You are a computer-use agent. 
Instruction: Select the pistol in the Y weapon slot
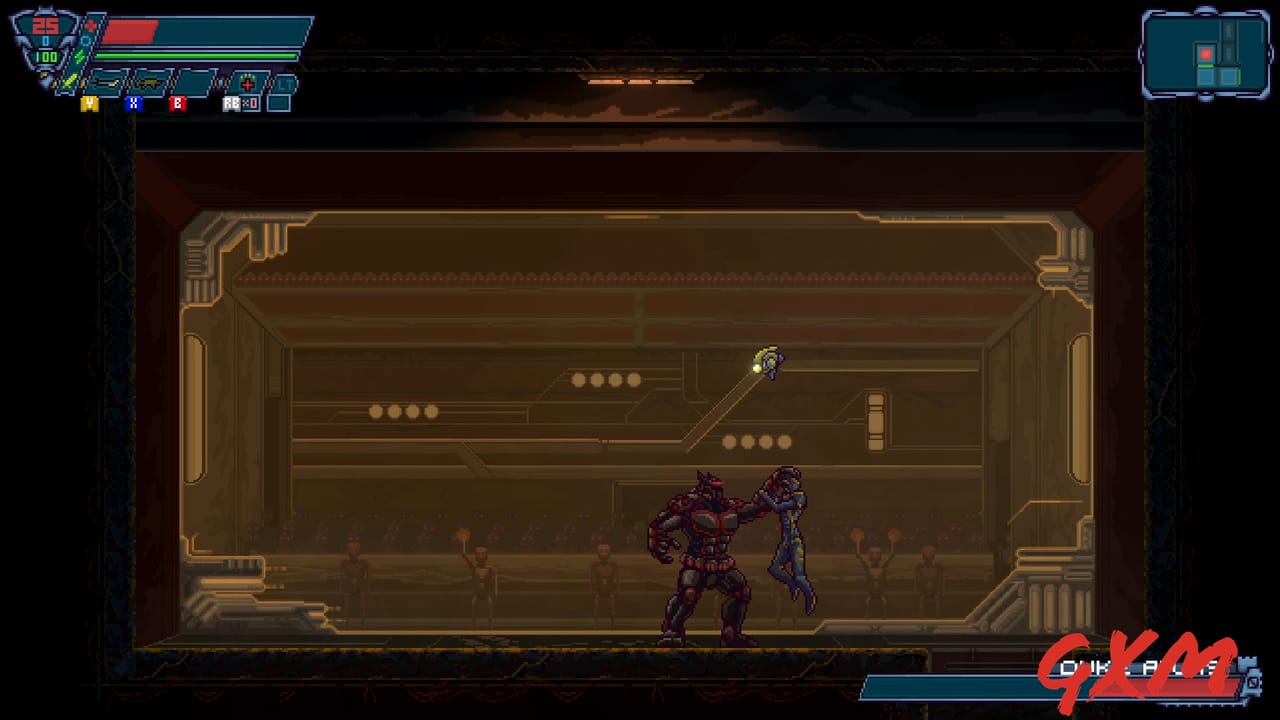click(x=107, y=81)
